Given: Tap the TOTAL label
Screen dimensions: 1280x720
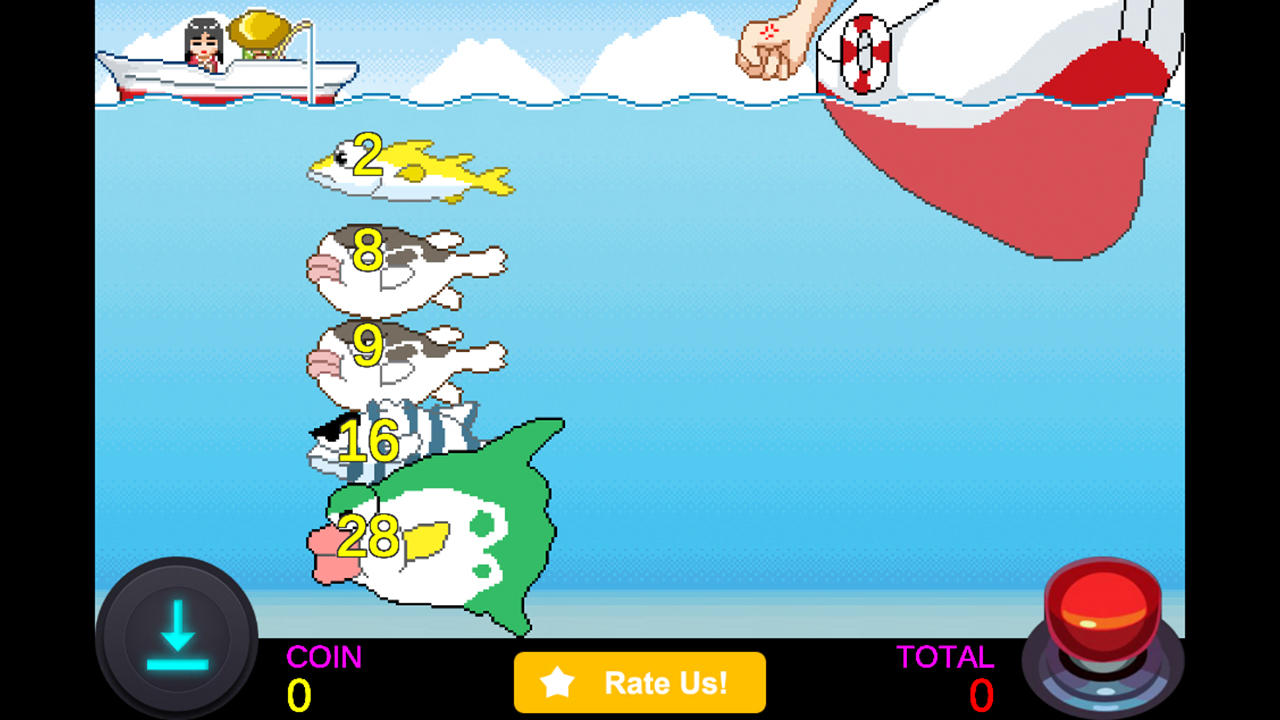Looking at the screenshot, I should click(x=945, y=658).
